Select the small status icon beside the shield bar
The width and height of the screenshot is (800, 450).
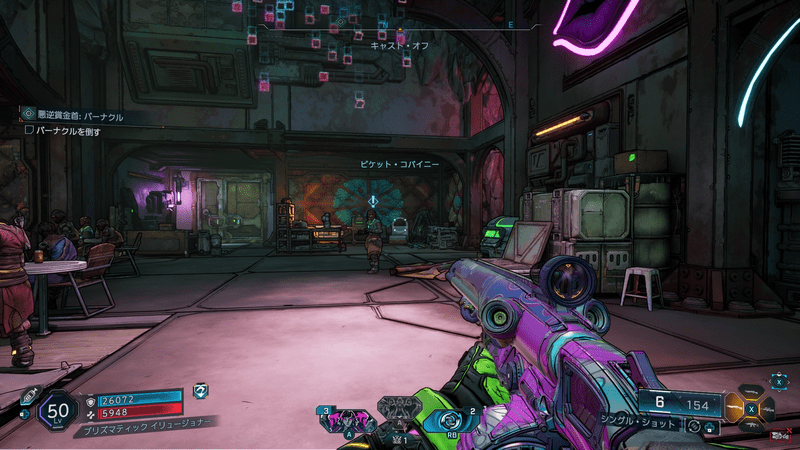coord(200,390)
